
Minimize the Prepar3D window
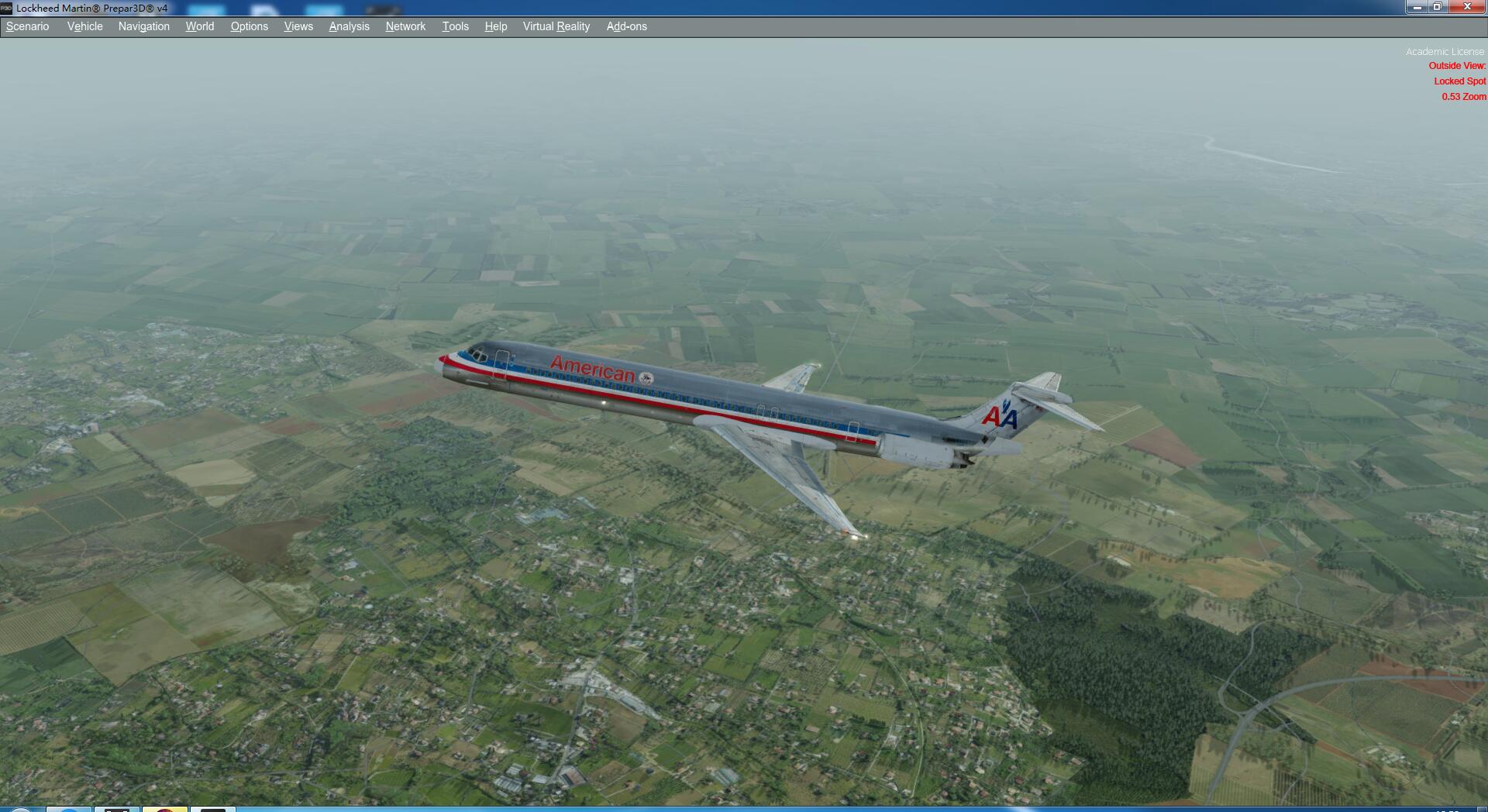(x=1417, y=7)
